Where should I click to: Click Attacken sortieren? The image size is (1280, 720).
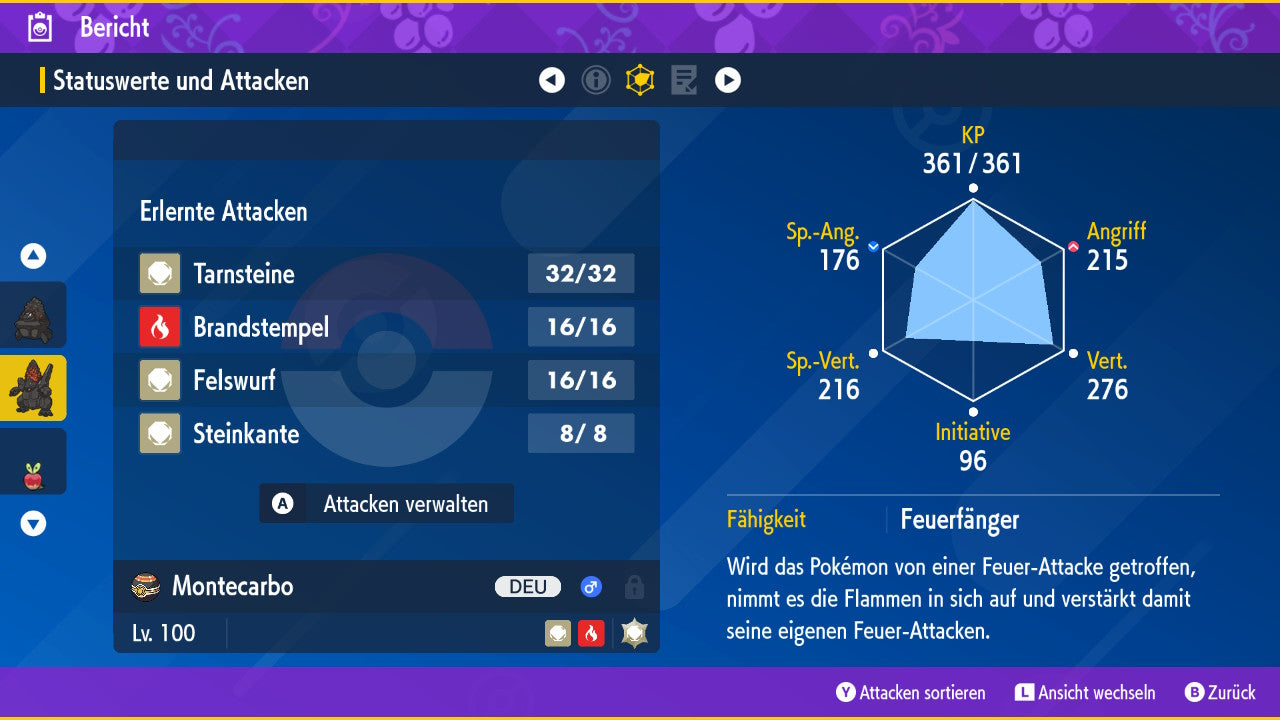[x=911, y=693]
